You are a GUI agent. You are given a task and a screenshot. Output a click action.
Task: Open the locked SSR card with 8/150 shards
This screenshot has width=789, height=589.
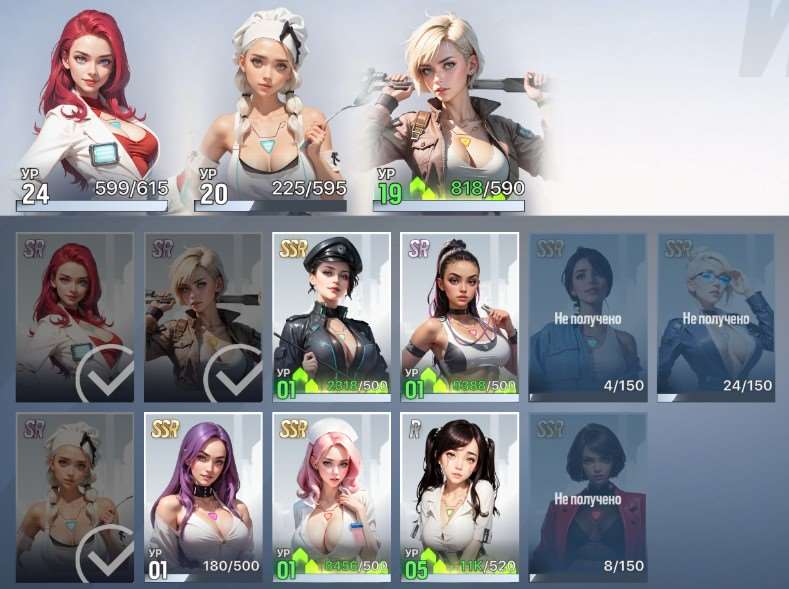[587, 497]
